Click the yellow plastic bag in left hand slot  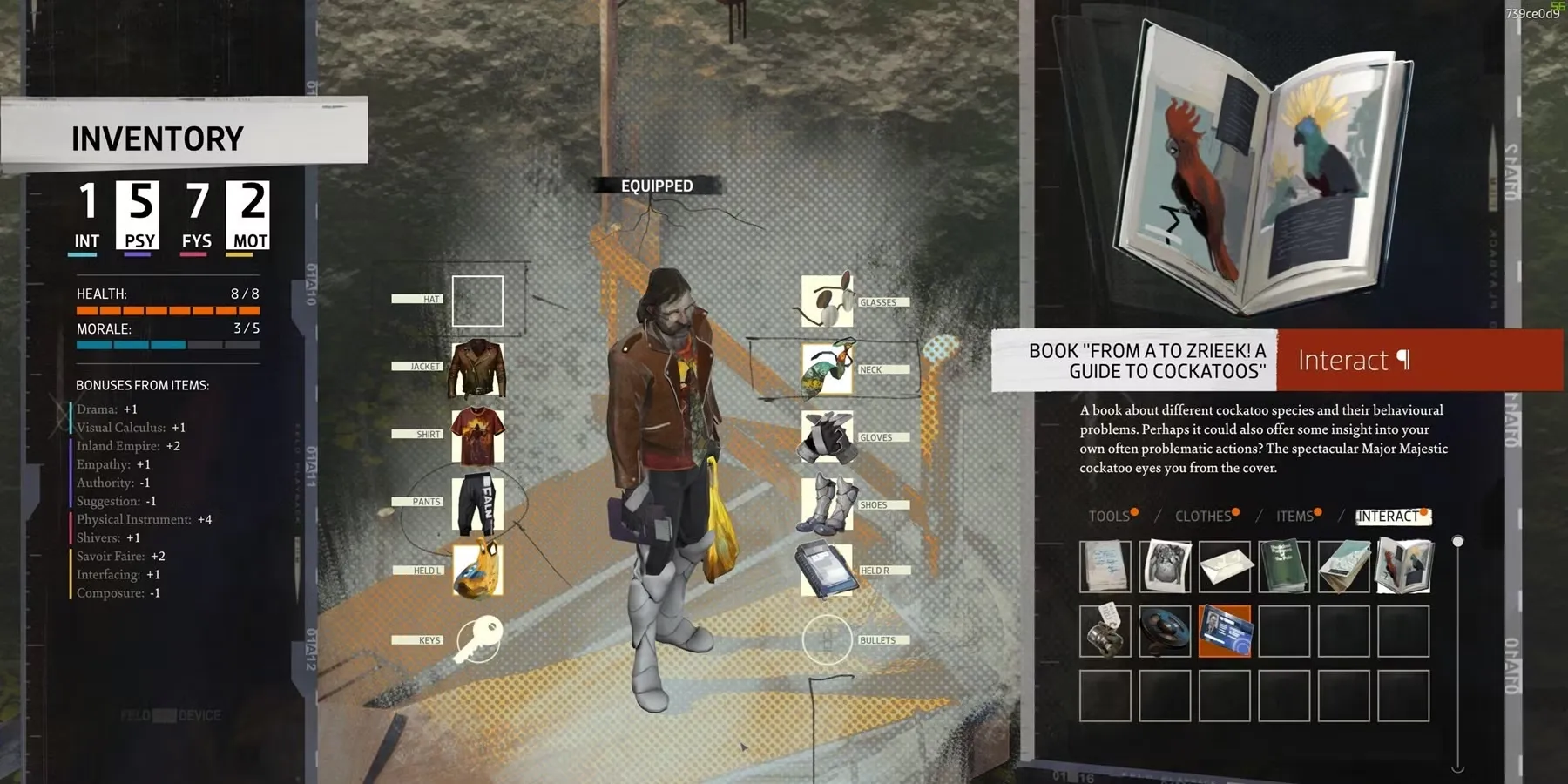coord(477,569)
